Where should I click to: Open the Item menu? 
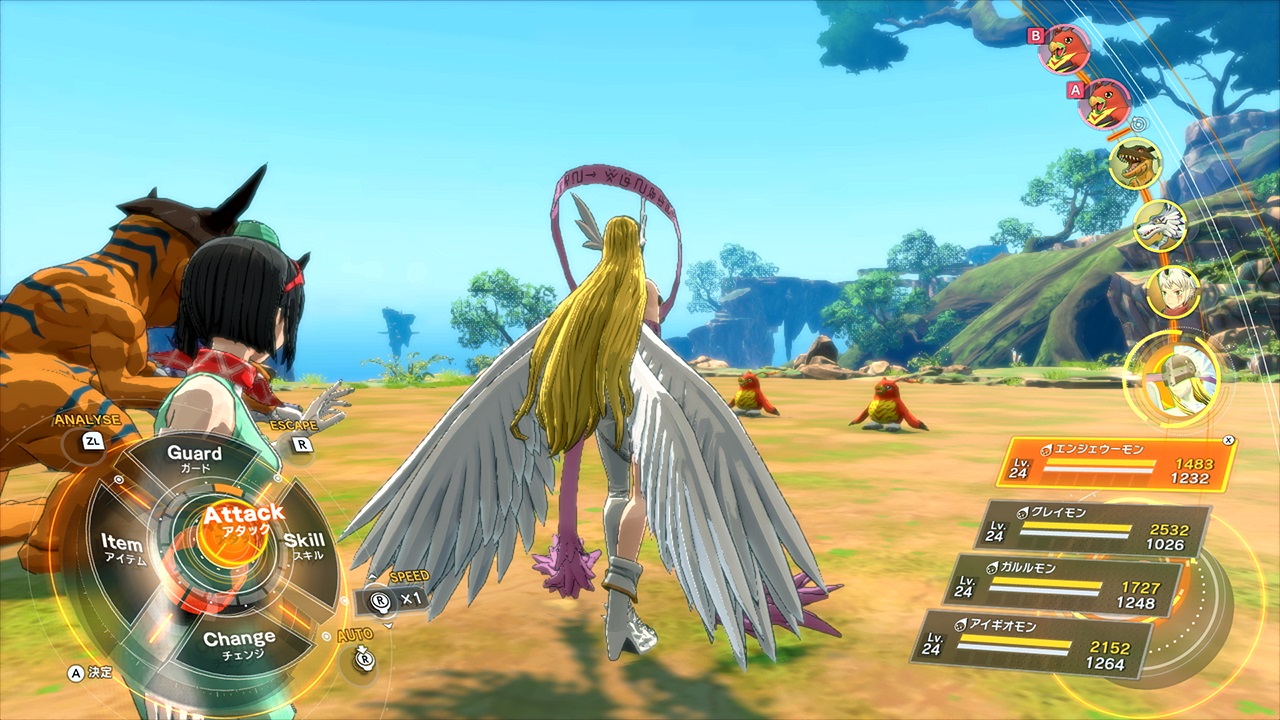coord(122,548)
